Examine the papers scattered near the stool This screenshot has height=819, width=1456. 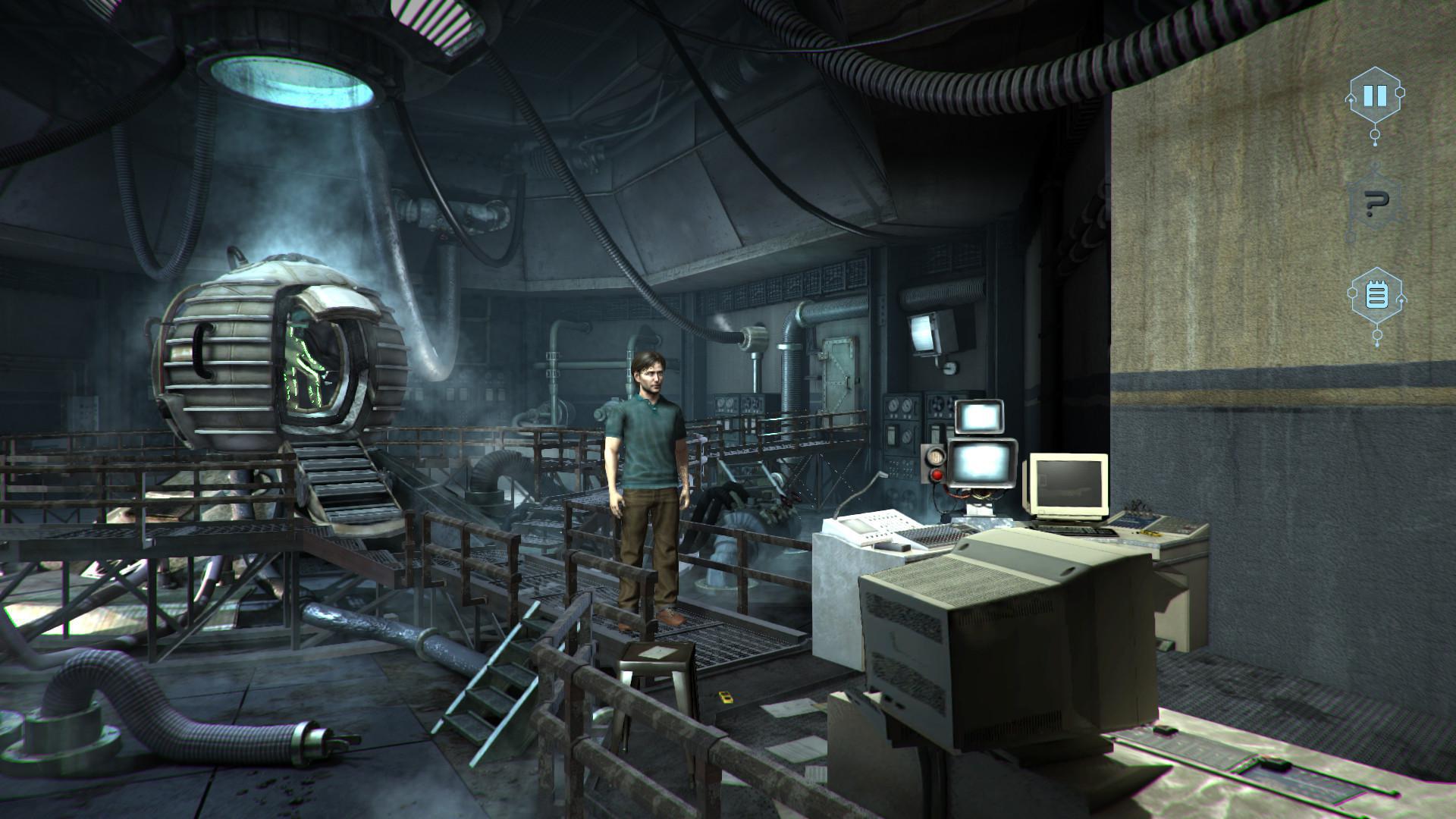(789, 709)
